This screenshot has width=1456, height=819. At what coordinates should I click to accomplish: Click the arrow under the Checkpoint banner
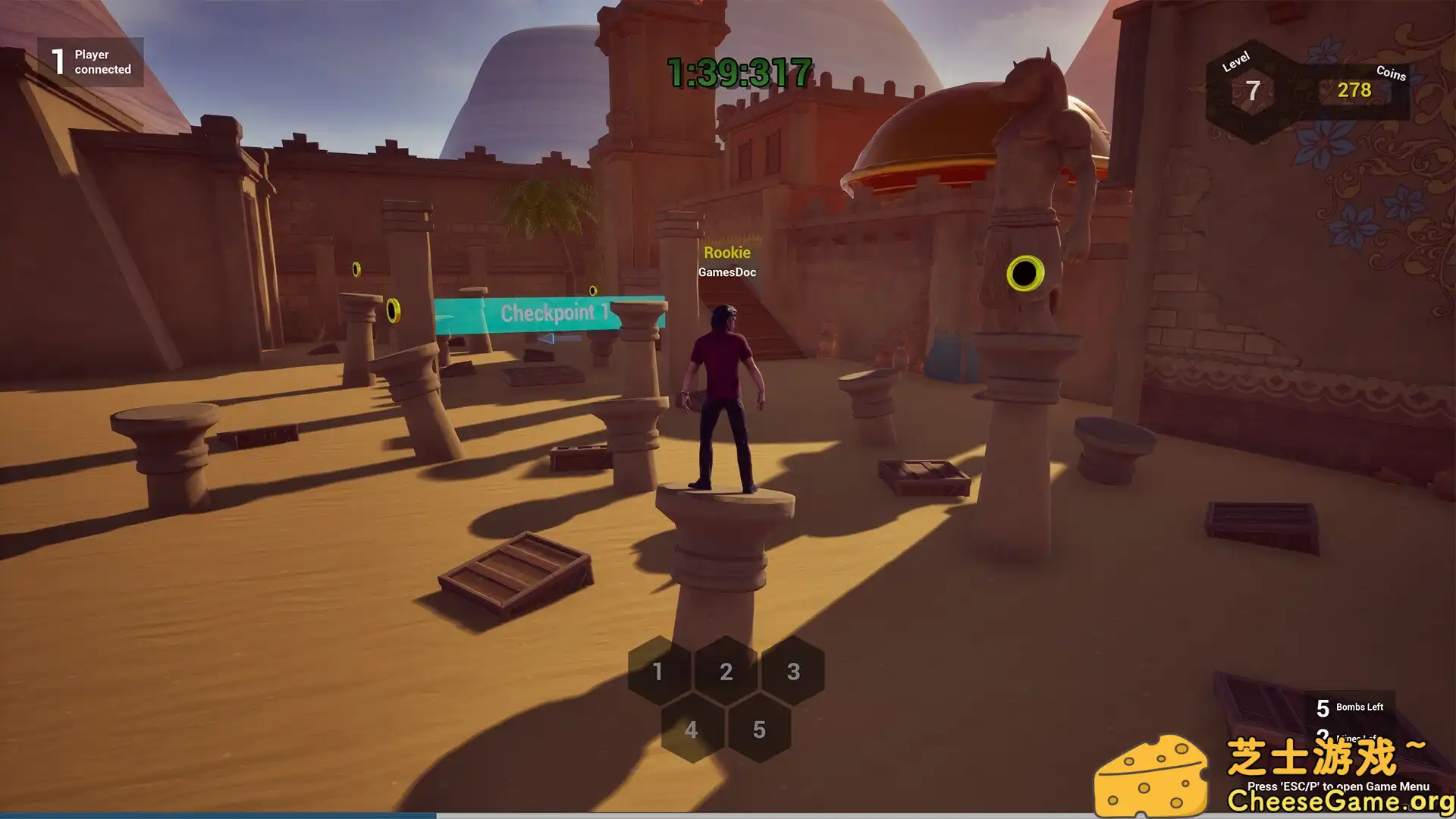[553, 339]
